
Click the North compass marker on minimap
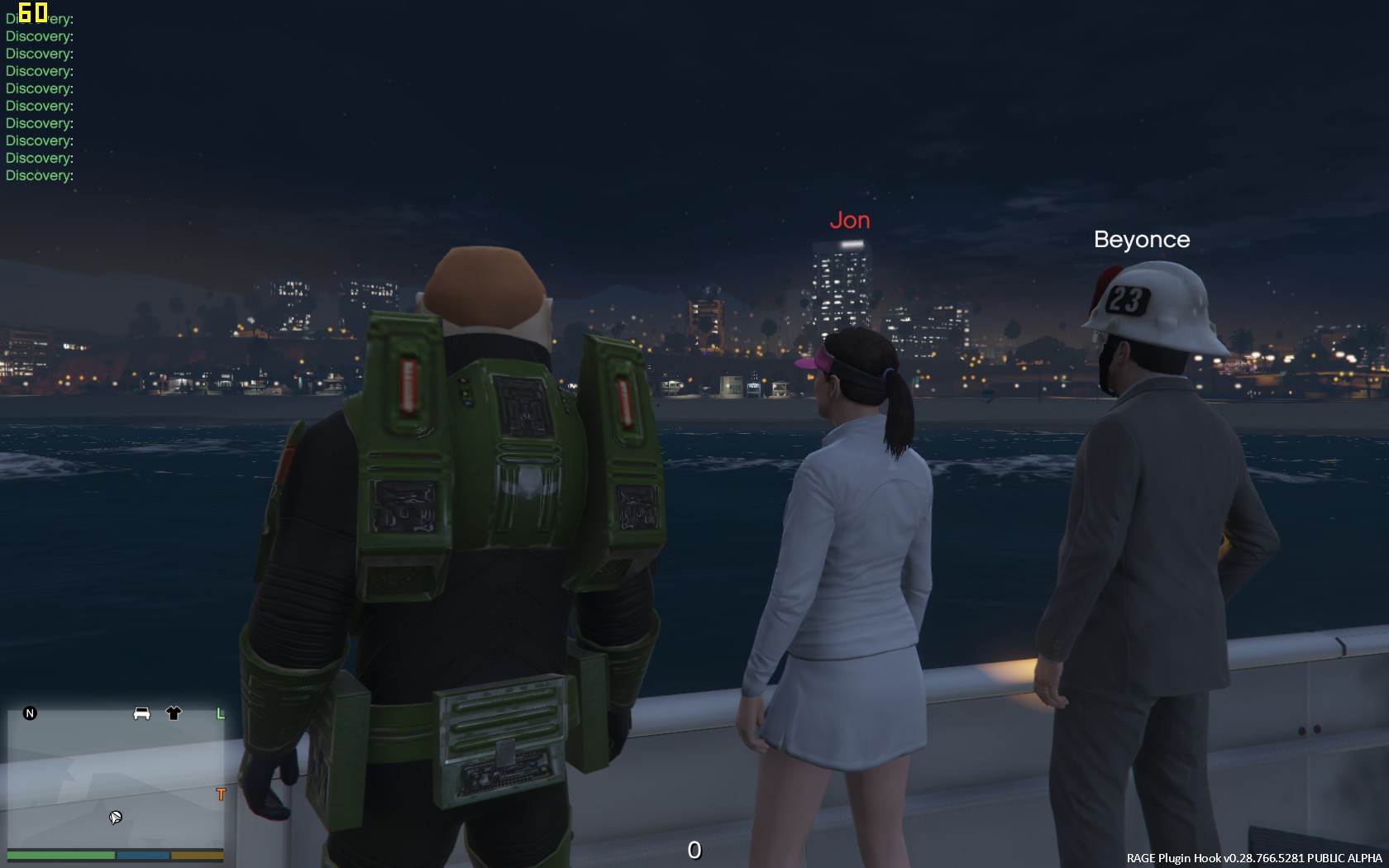point(30,713)
